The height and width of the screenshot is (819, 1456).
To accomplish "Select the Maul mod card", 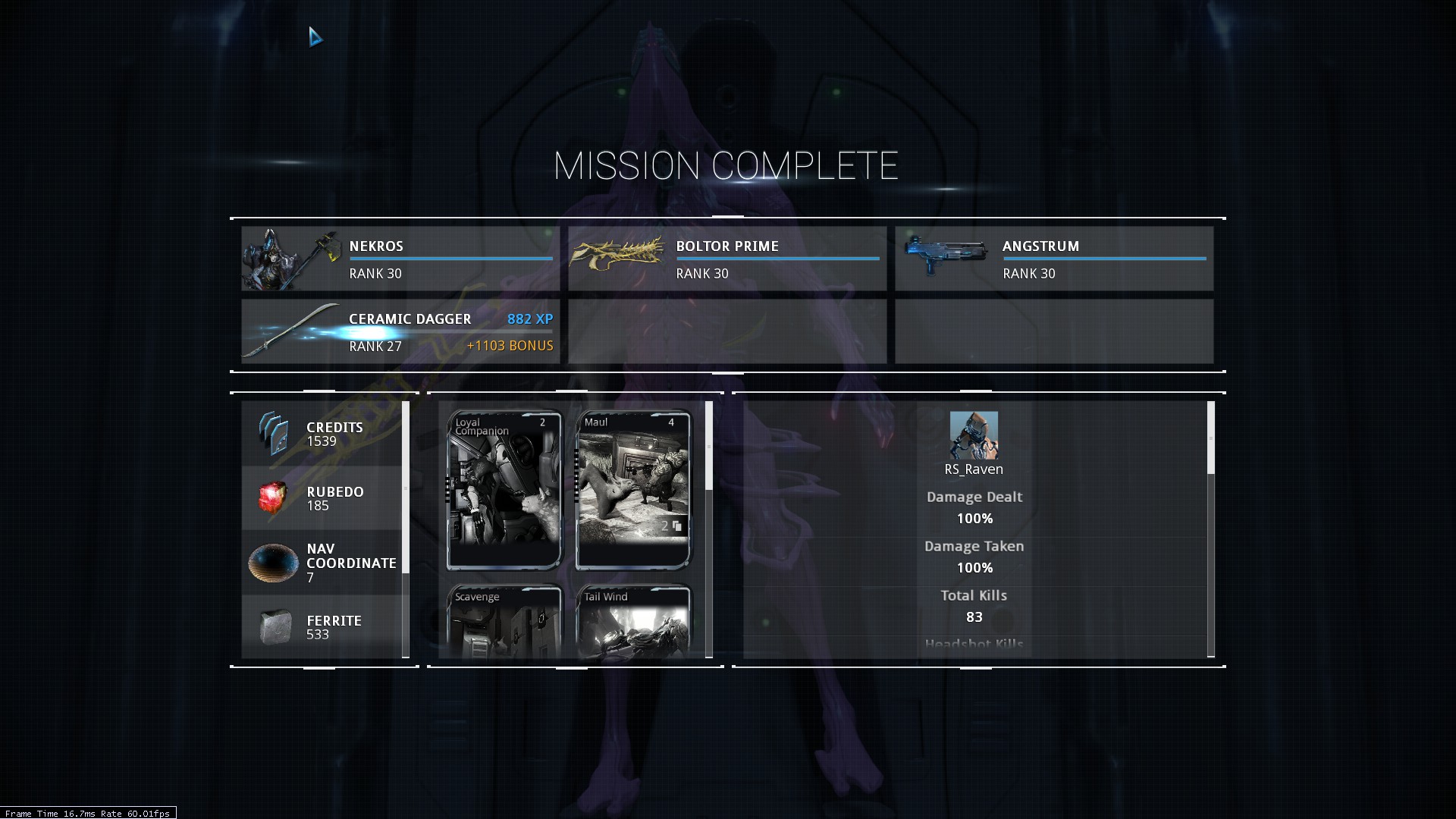I will tap(633, 490).
